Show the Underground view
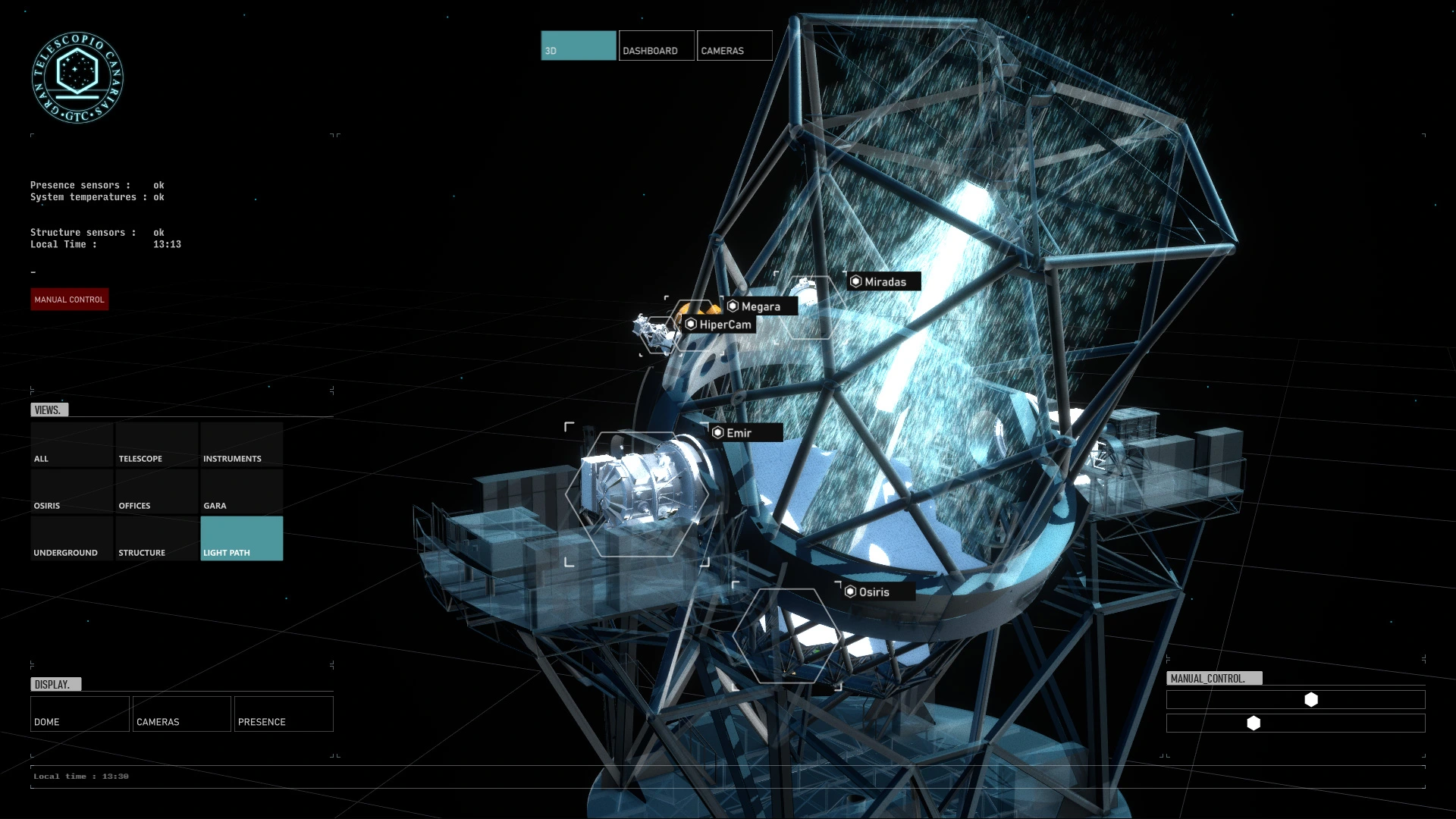1456x819 pixels. (72, 539)
